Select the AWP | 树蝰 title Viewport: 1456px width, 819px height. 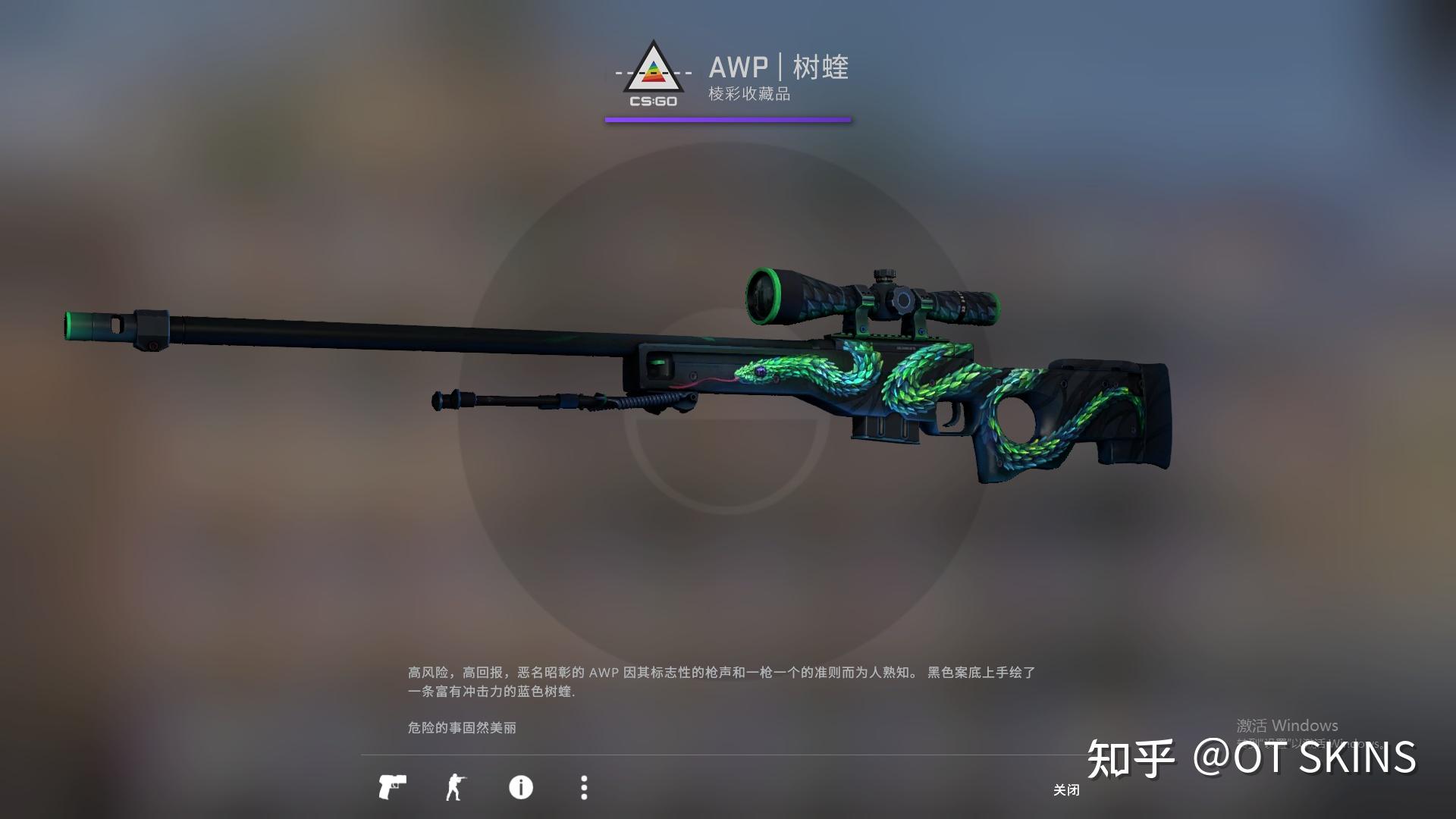pyautogui.click(x=779, y=68)
